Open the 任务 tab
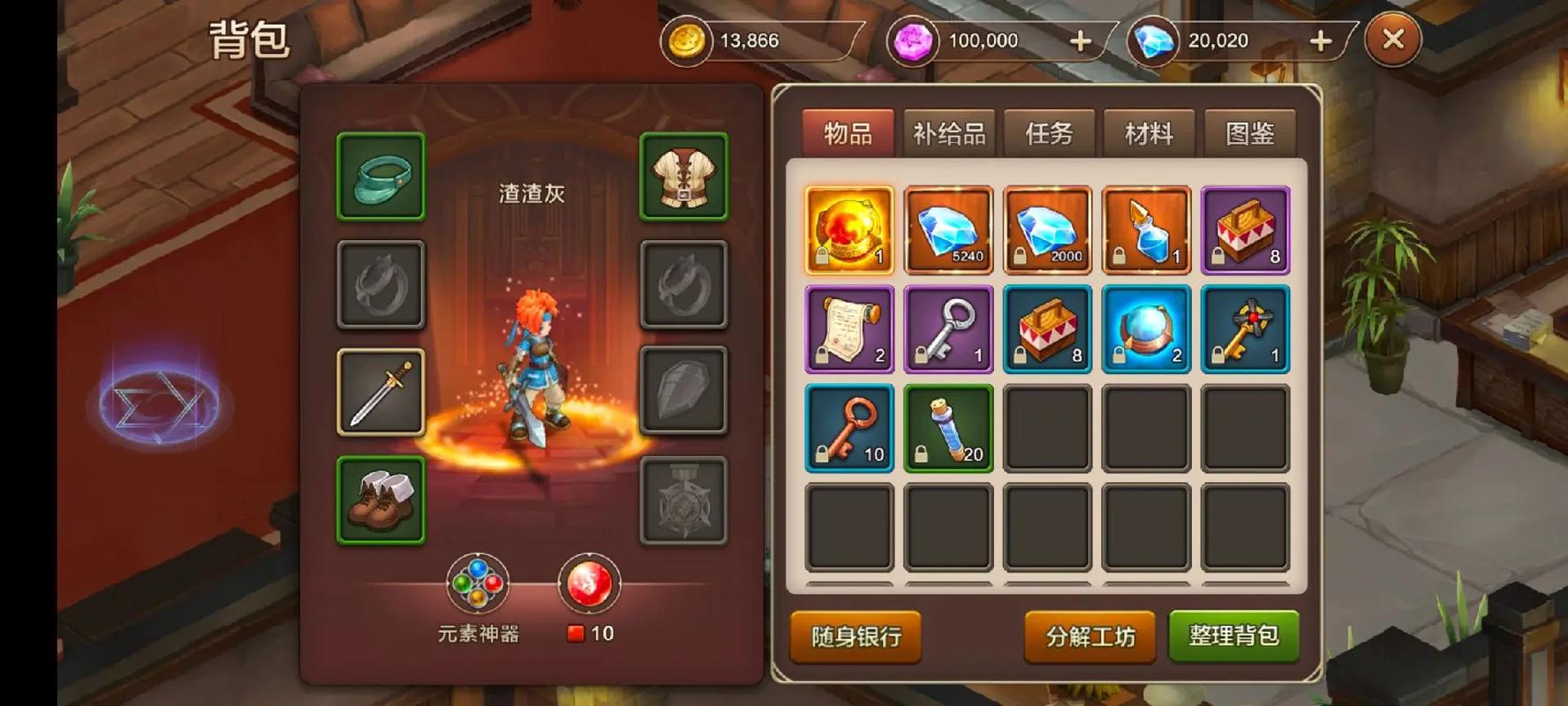The height and width of the screenshot is (706, 1568). click(1049, 133)
